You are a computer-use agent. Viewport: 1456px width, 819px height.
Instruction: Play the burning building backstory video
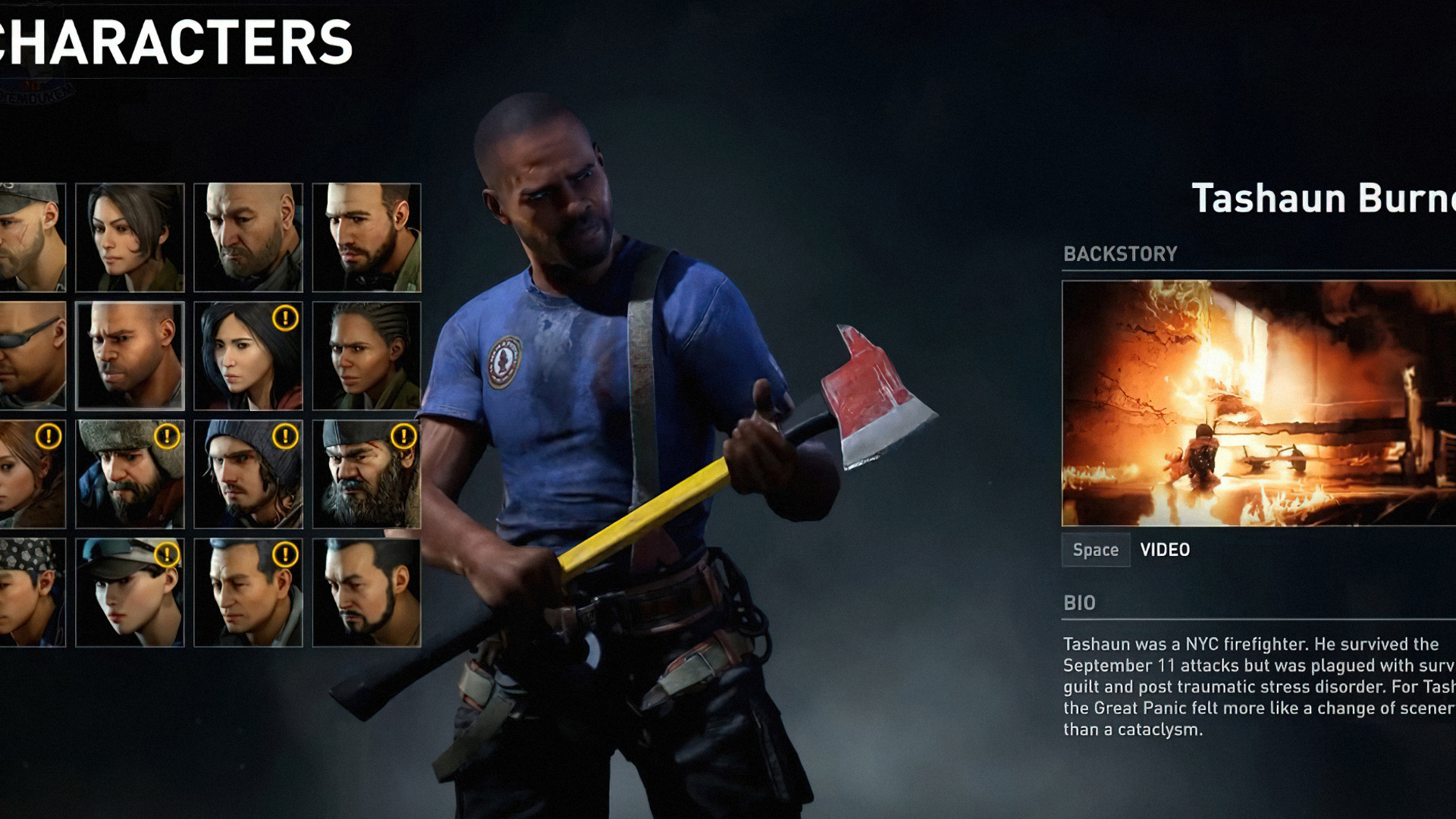[x=1257, y=403]
